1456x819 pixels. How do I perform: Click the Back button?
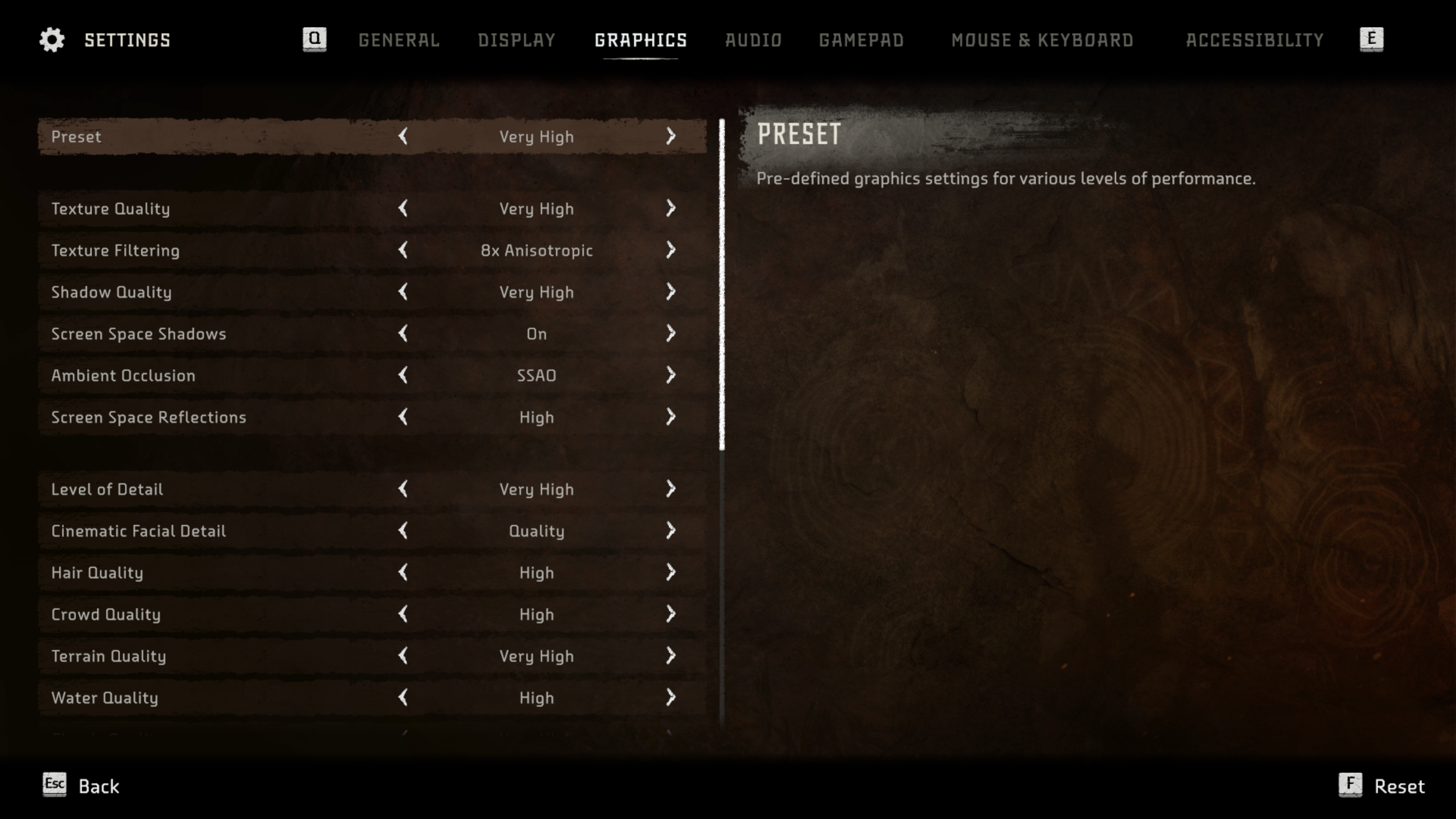82,786
